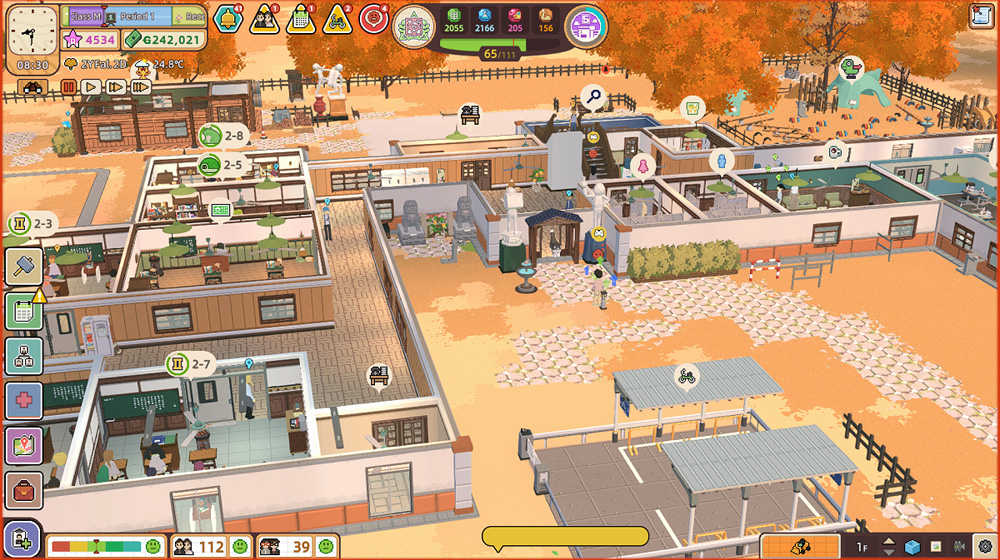Set game speed to triple fast-forward
This screenshot has height=560, width=1000.
pyautogui.click(x=140, y=87)
